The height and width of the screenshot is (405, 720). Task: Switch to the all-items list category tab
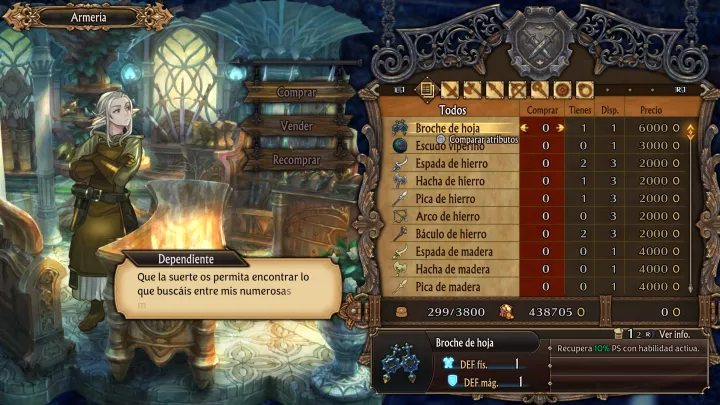[x=427, y=90]
